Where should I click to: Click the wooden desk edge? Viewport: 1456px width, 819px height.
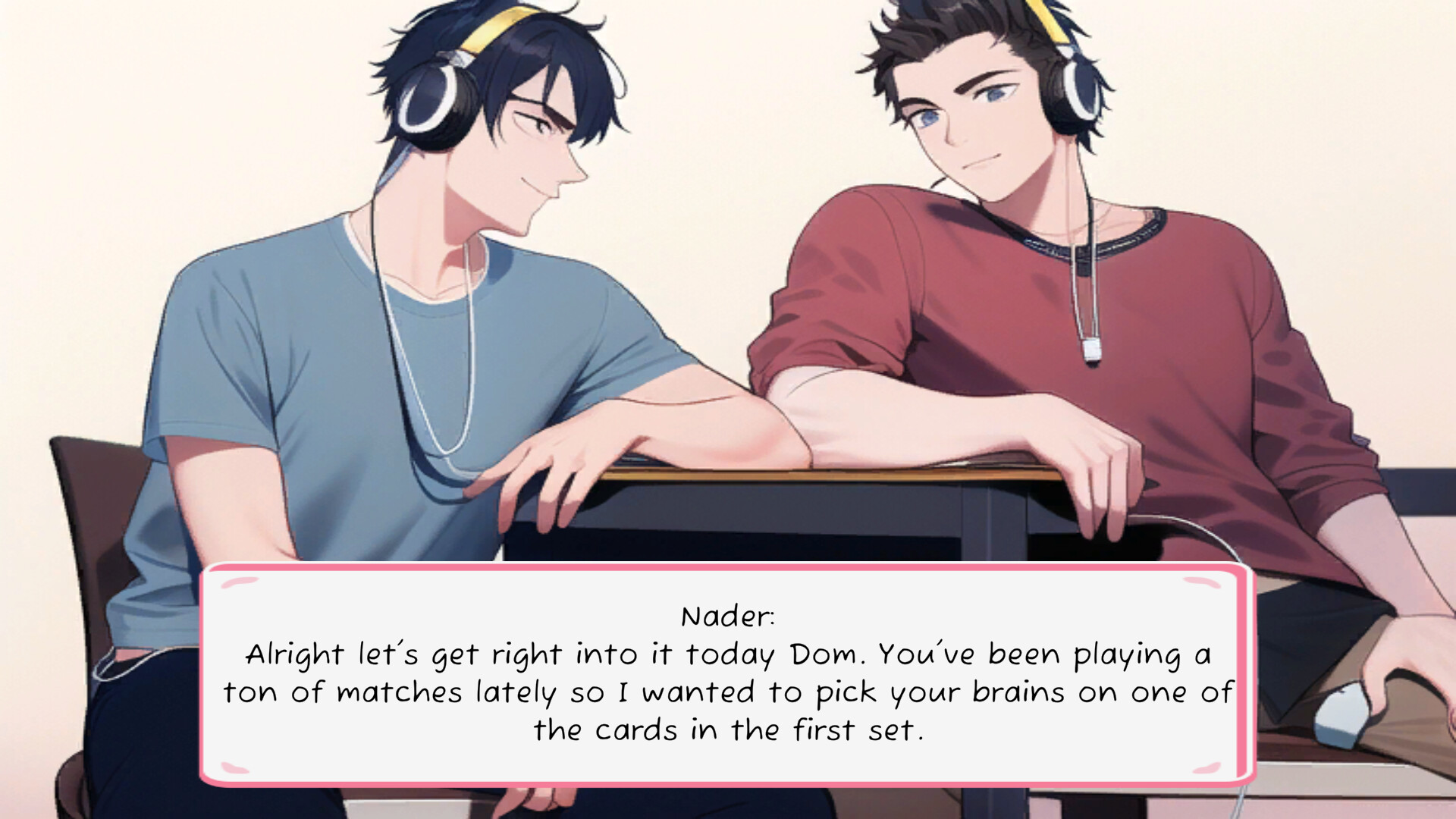point(758,474)
